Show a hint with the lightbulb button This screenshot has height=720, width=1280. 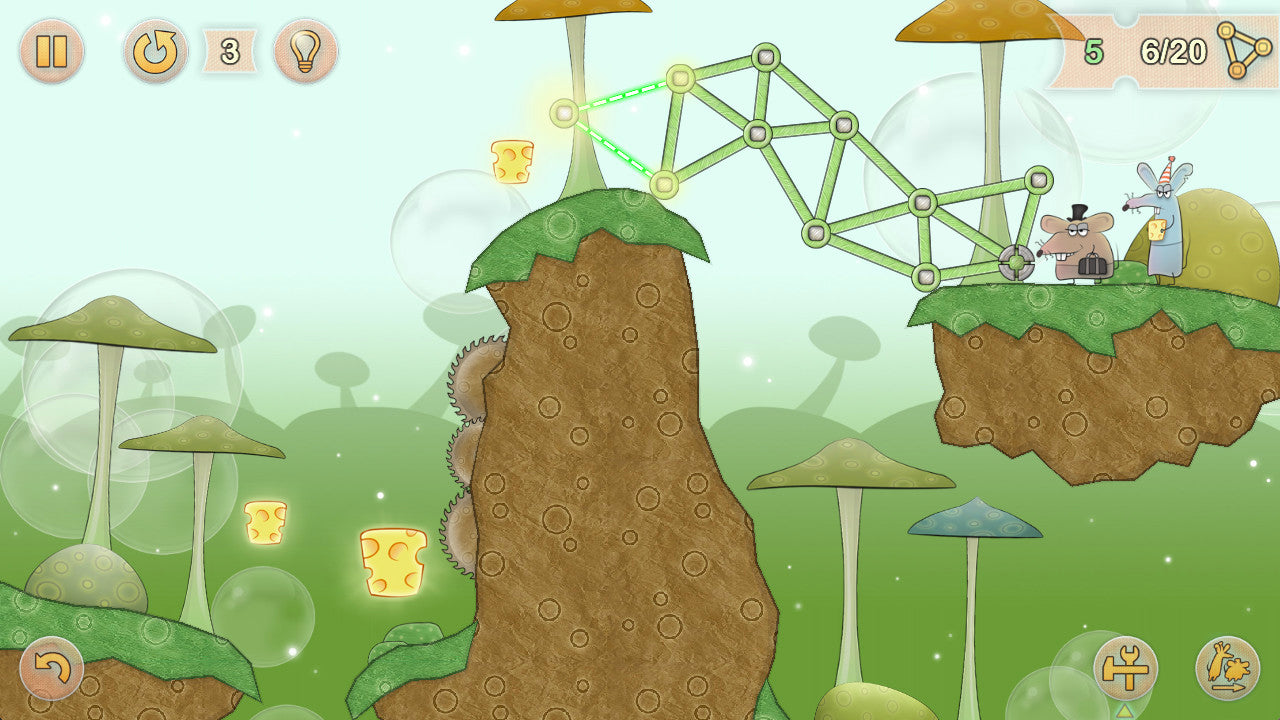(x=305, y=51)
